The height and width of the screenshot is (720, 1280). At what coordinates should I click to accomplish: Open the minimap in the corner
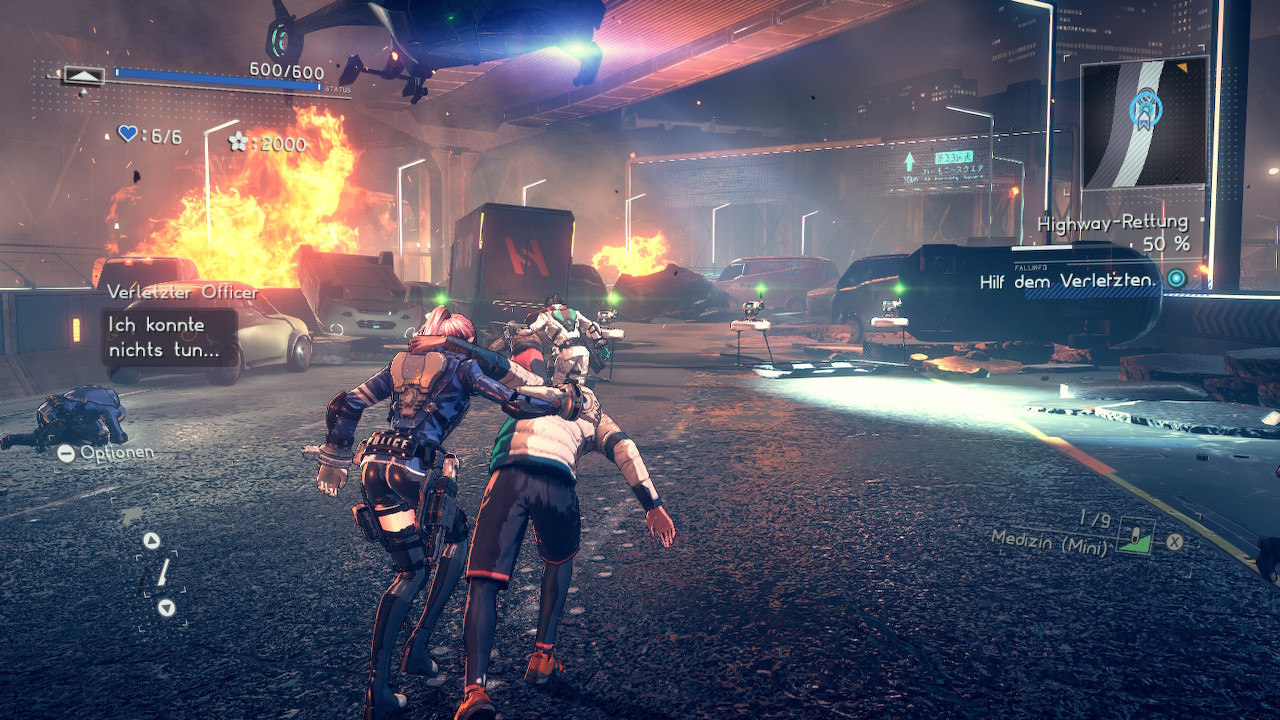click(1144, 123)
